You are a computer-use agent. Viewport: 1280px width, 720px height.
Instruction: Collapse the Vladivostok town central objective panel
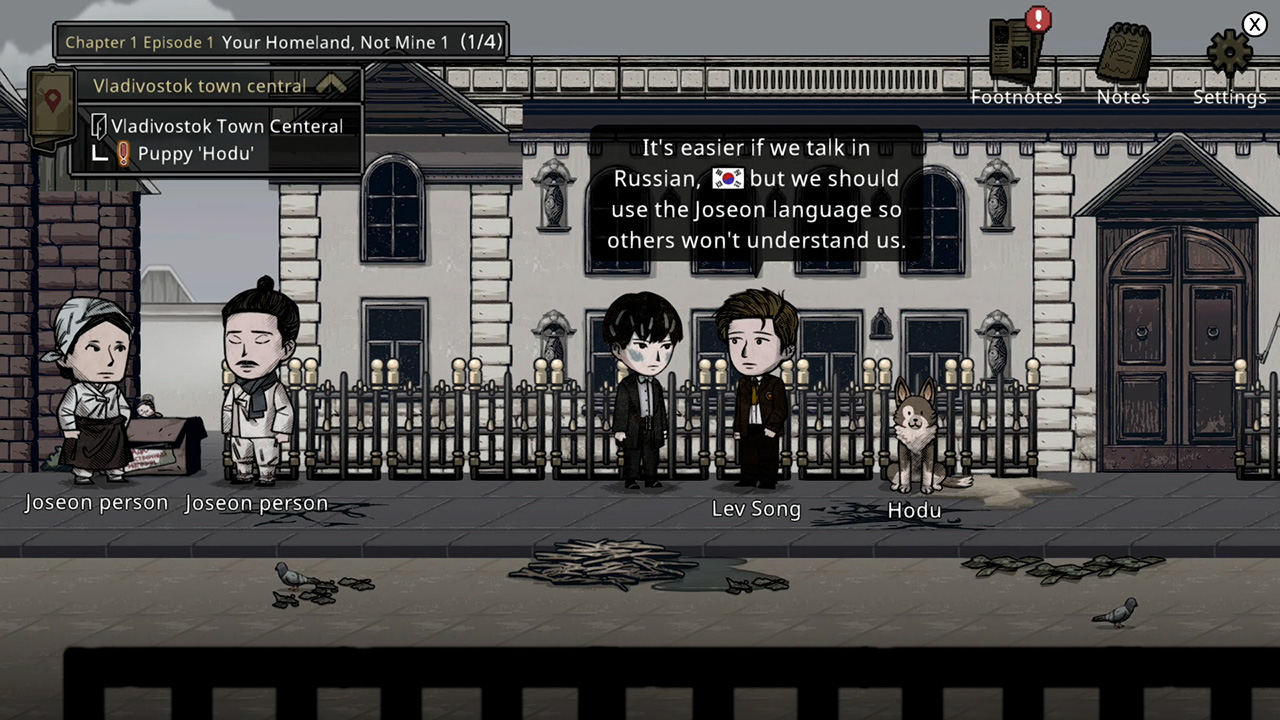331,86
